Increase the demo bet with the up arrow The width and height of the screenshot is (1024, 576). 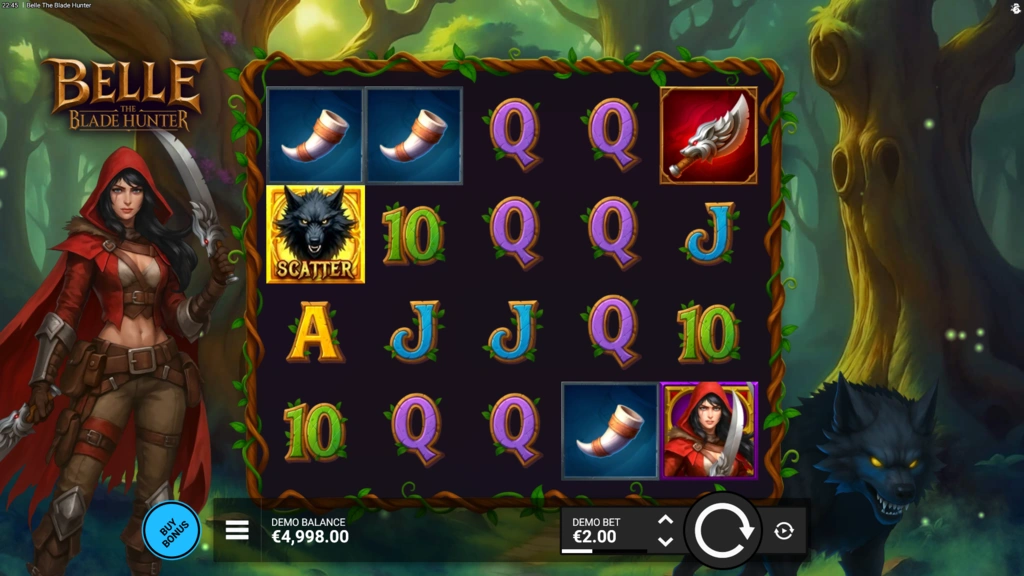point(665,520)
